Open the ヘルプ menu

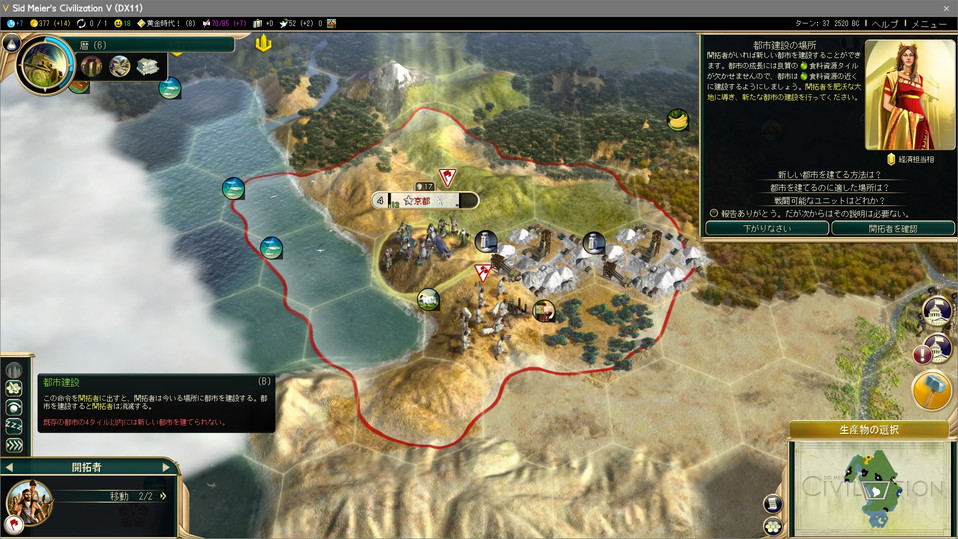pos(885,23)
